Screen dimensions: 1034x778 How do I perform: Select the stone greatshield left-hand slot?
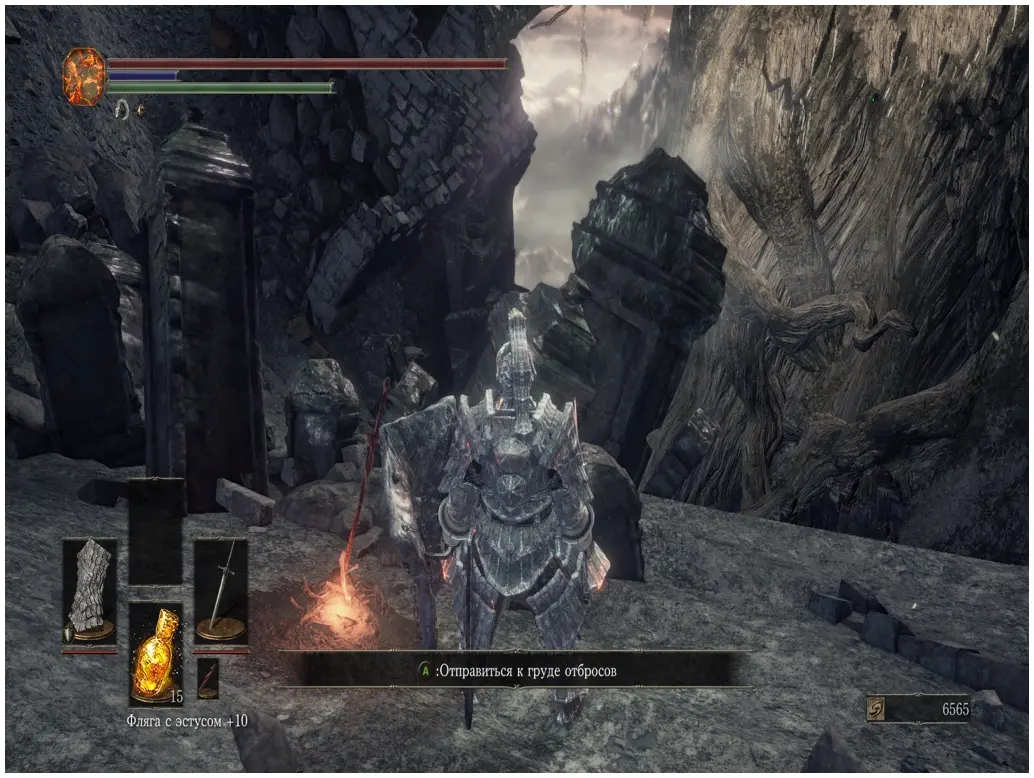click(x=90, y=591)
